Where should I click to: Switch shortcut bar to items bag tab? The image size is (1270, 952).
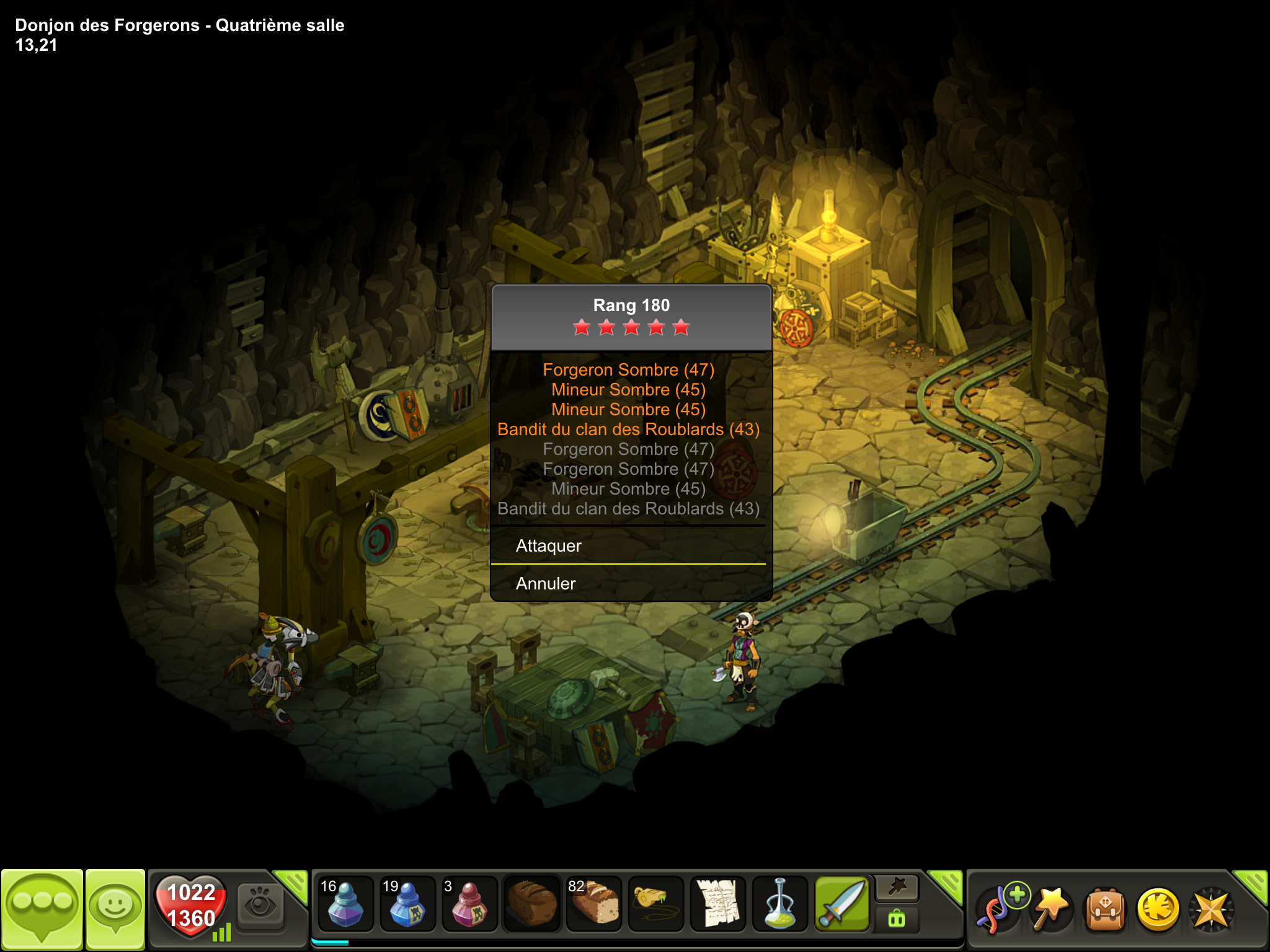[897, 919]
